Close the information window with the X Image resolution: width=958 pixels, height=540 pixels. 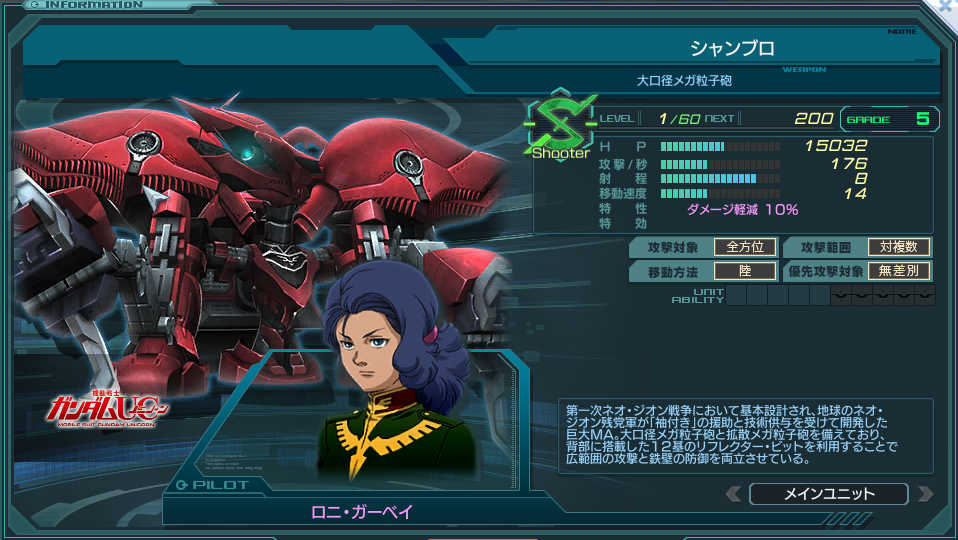[947, 7]
